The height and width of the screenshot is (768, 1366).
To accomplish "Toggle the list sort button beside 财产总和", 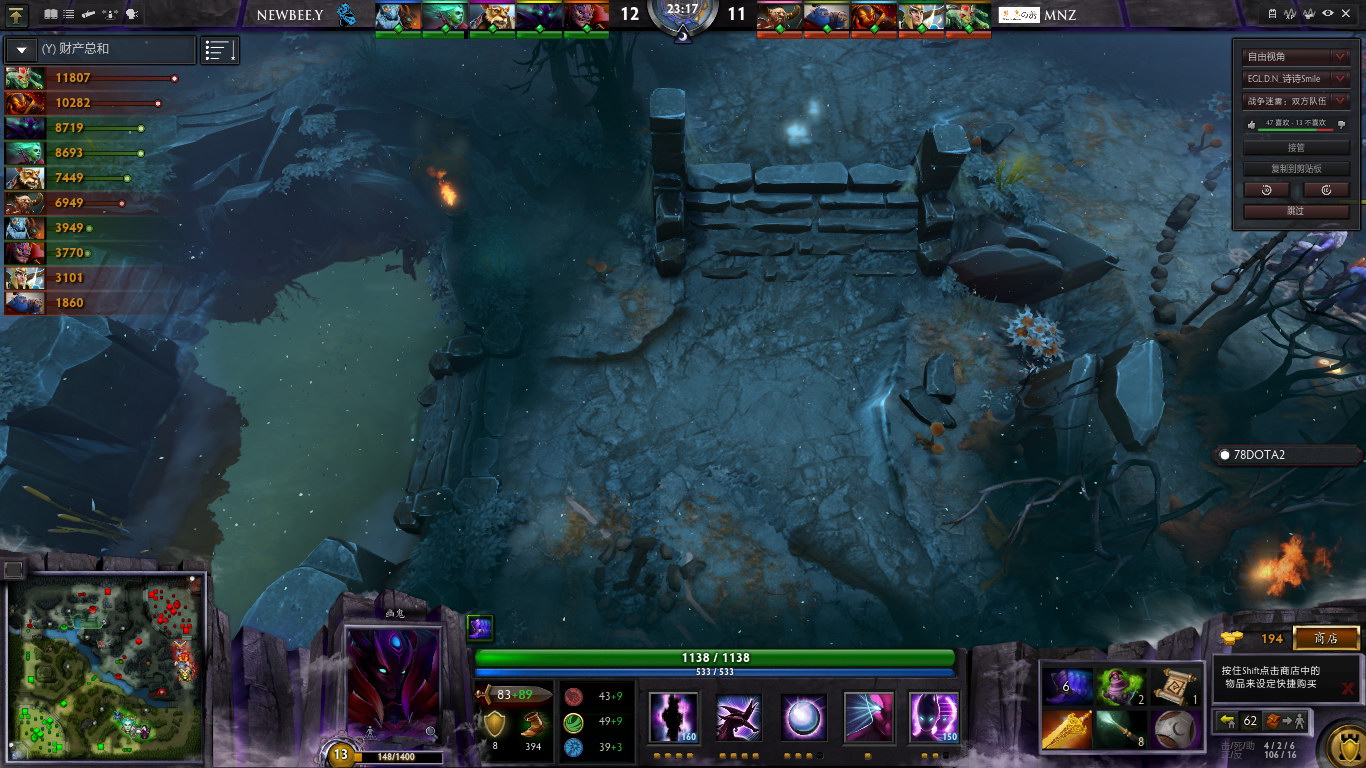I will pos(220,50).
